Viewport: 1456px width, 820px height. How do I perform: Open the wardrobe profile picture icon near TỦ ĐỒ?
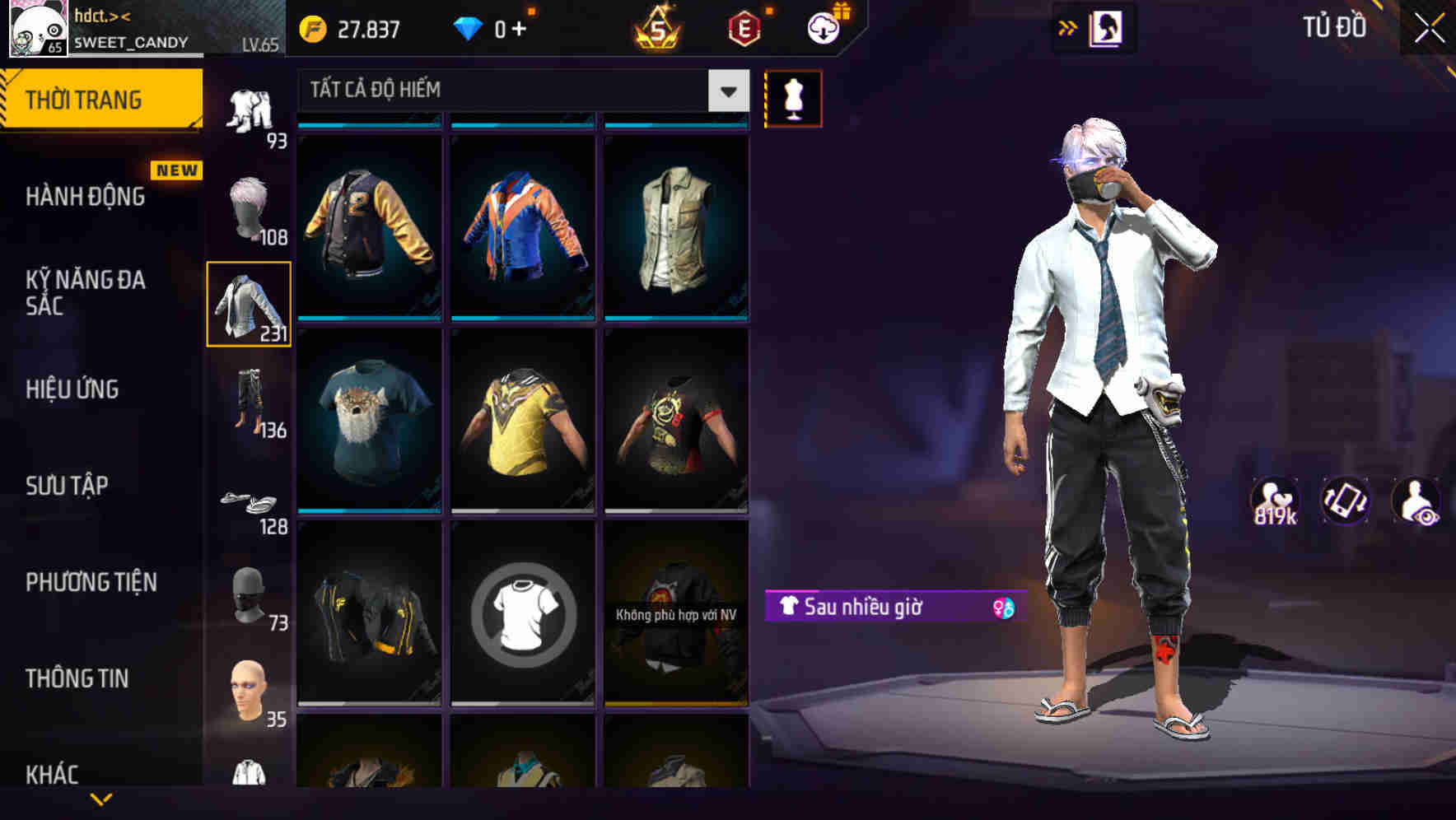[x=1107, y=27]
